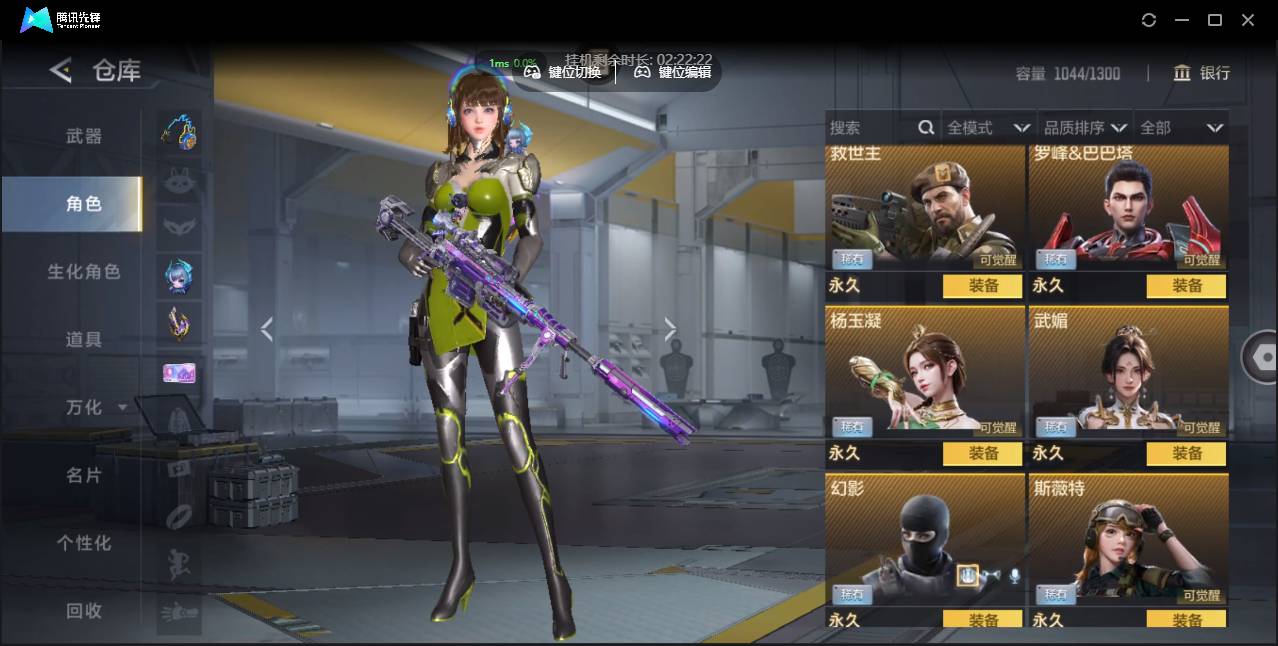Equip the 救世主 character
The height and width of the screenshot is (646, 1278).
[x=983, y=286]
